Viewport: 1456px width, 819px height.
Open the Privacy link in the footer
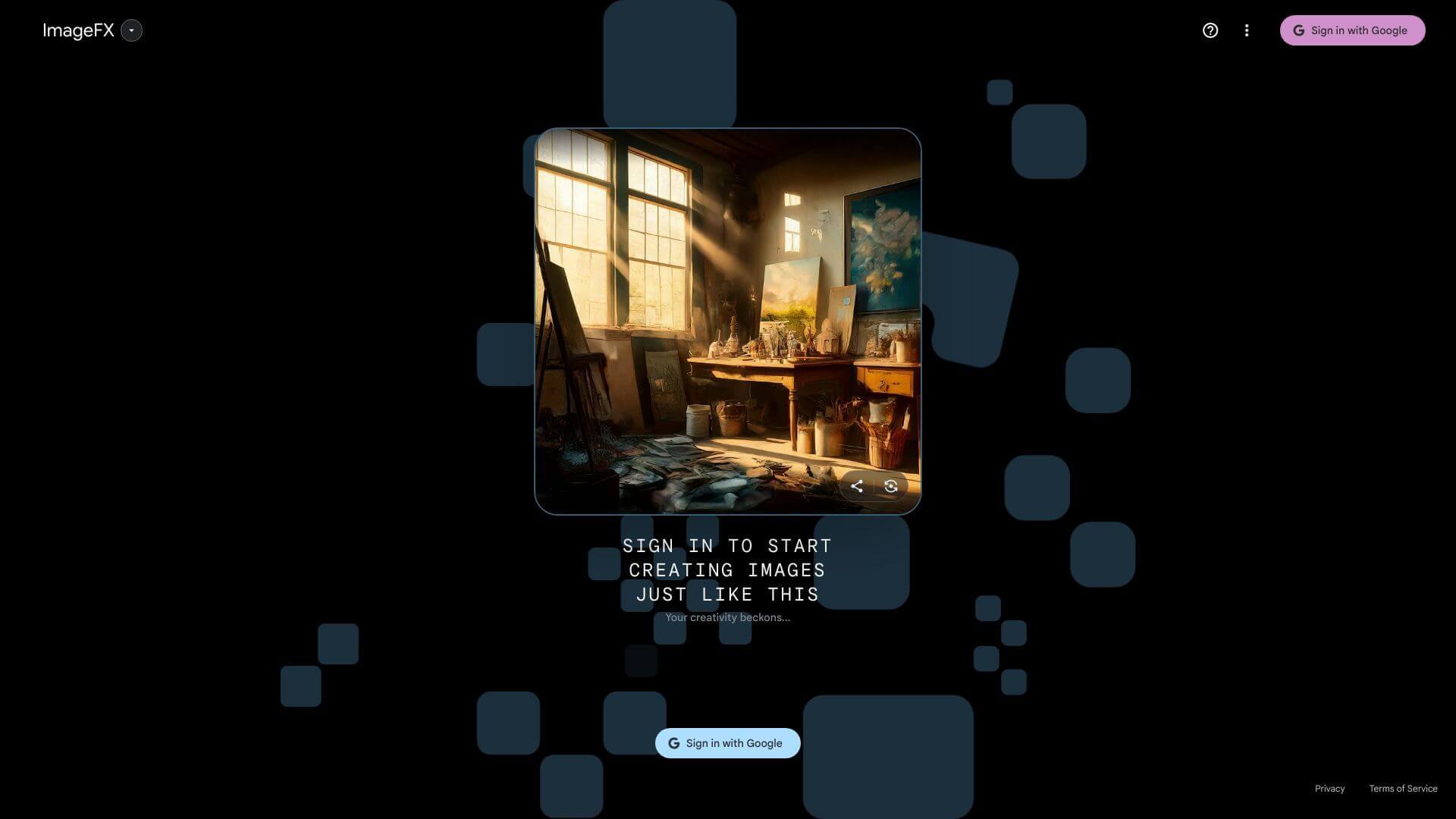click(1329, 789)
